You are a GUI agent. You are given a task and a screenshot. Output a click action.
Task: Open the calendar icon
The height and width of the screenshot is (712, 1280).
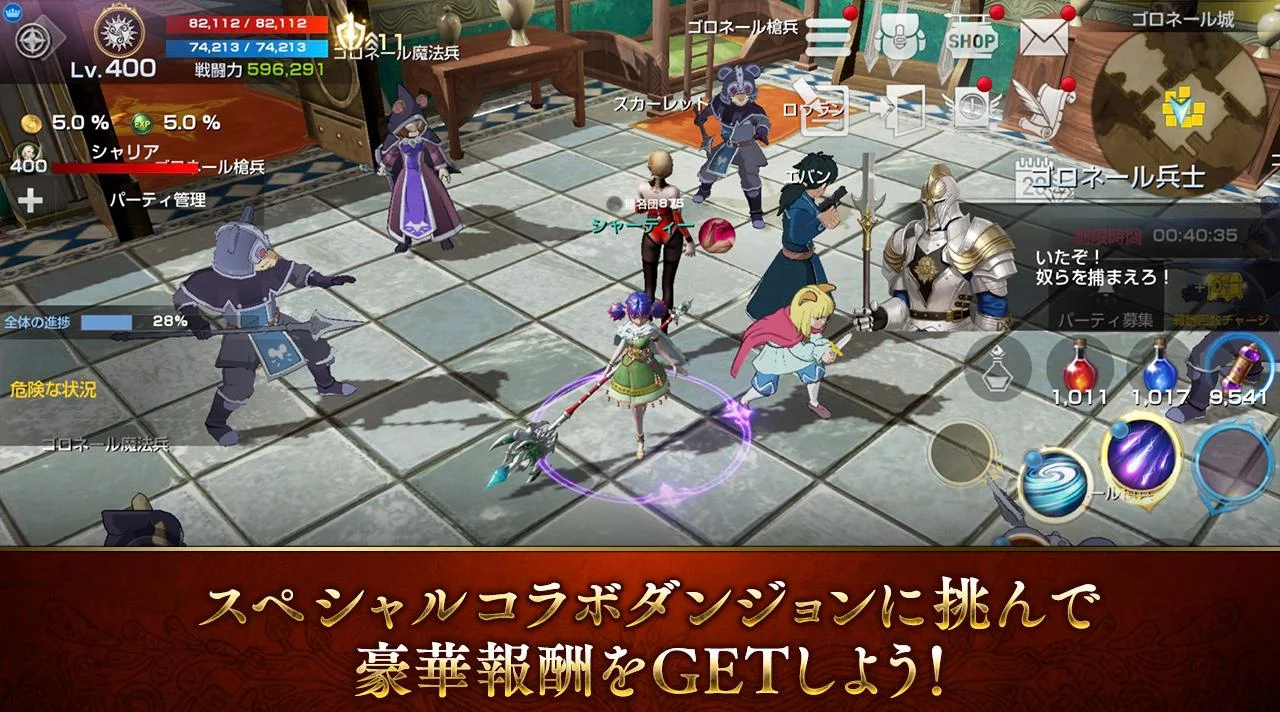tap(1031, 178)
